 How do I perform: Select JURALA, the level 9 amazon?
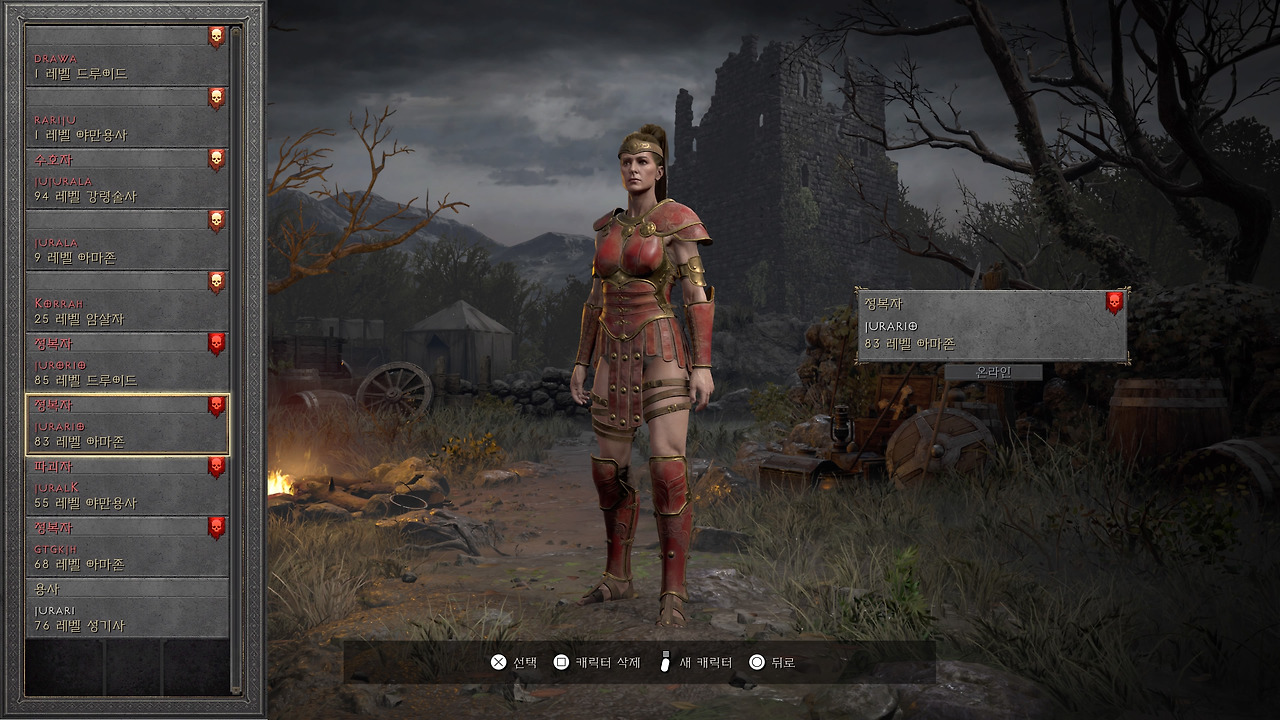[x=127, y=240]
